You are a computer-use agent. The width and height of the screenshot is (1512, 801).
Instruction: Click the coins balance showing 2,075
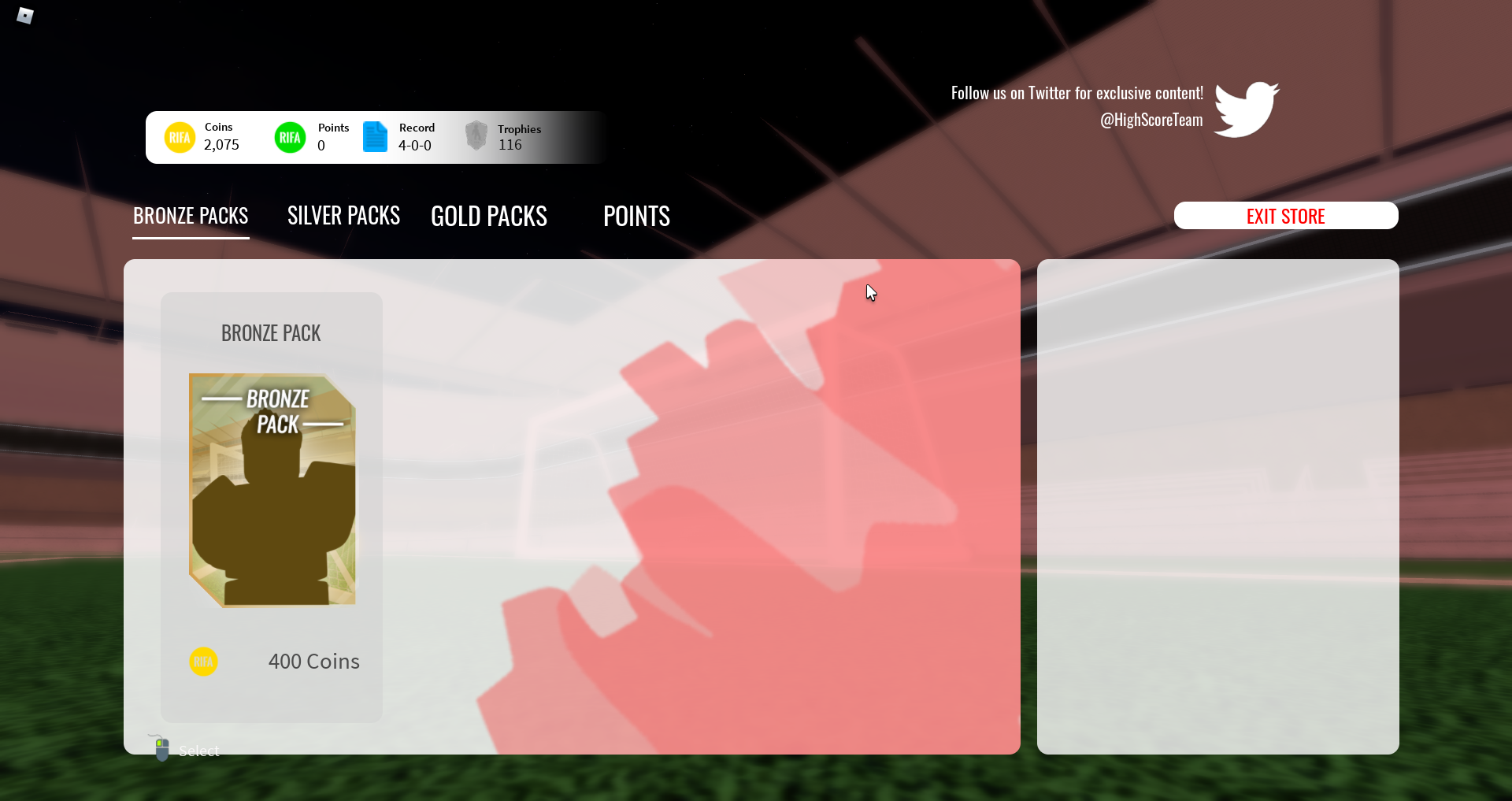click(220, 144)
